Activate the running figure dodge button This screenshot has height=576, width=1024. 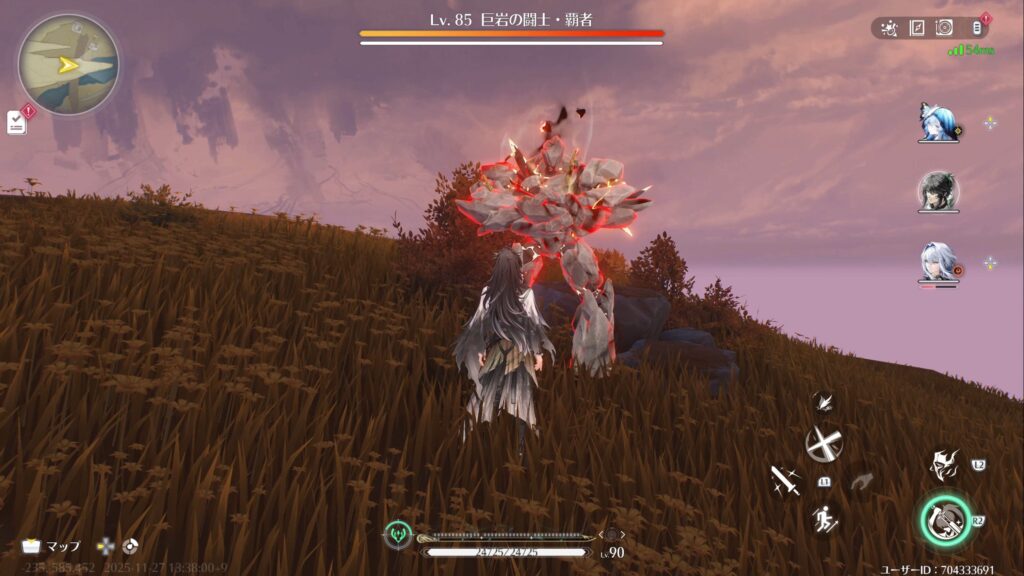click(x=824, y=518)
